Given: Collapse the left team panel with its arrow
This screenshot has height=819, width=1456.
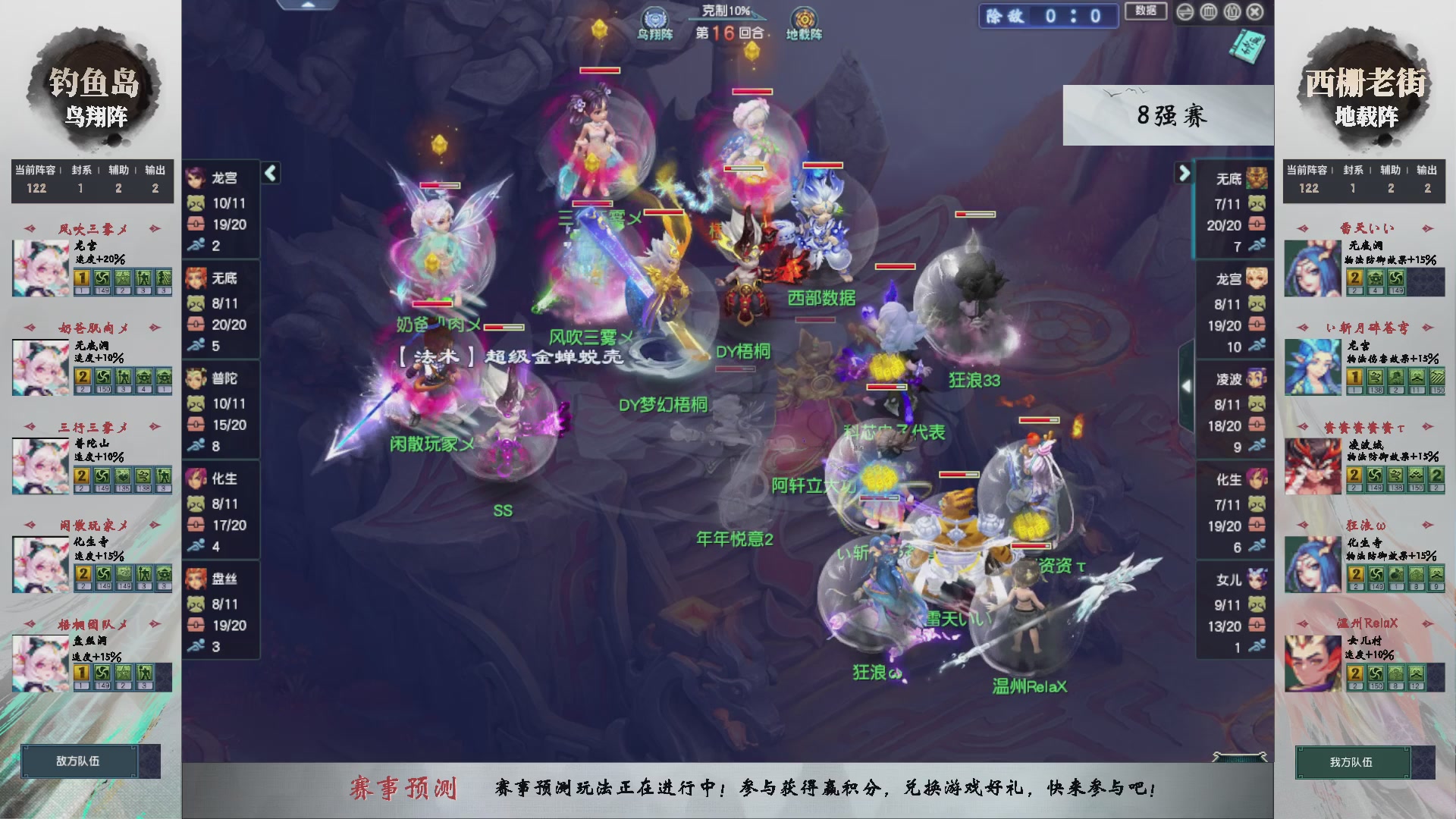Looking at the screenshot, I should (269, 173).
